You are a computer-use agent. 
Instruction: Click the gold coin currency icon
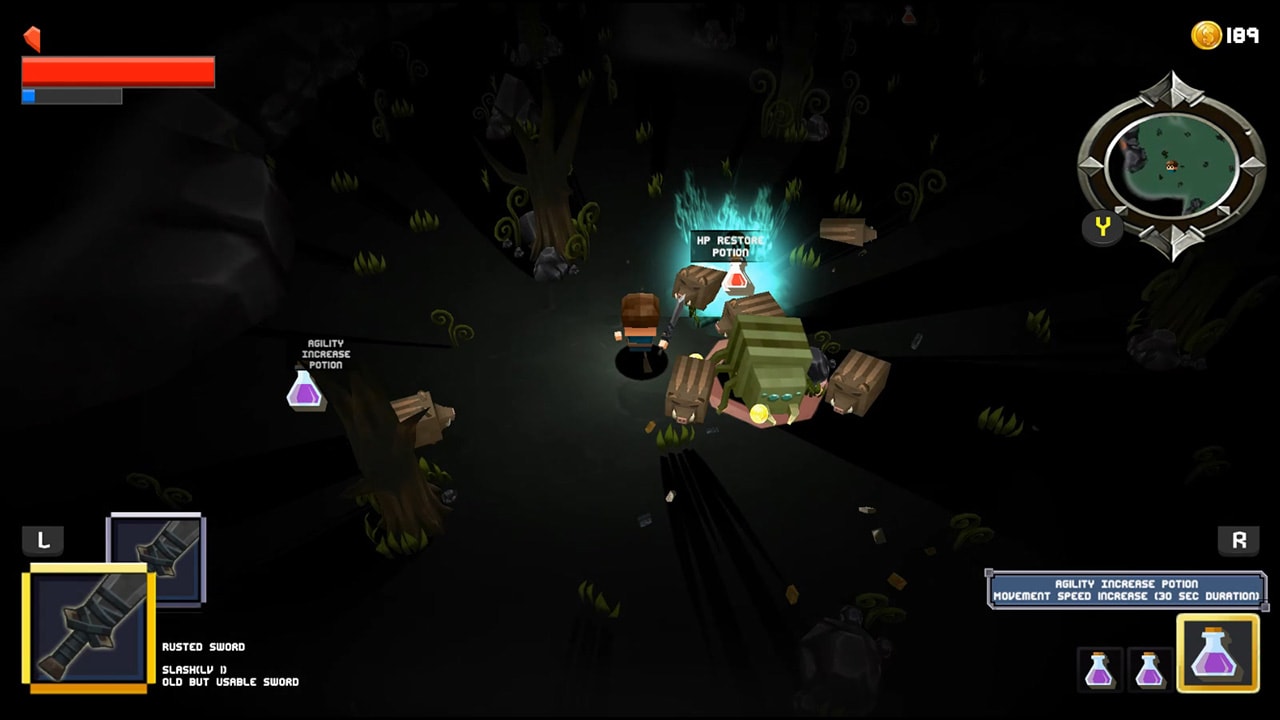point(1206,33)
